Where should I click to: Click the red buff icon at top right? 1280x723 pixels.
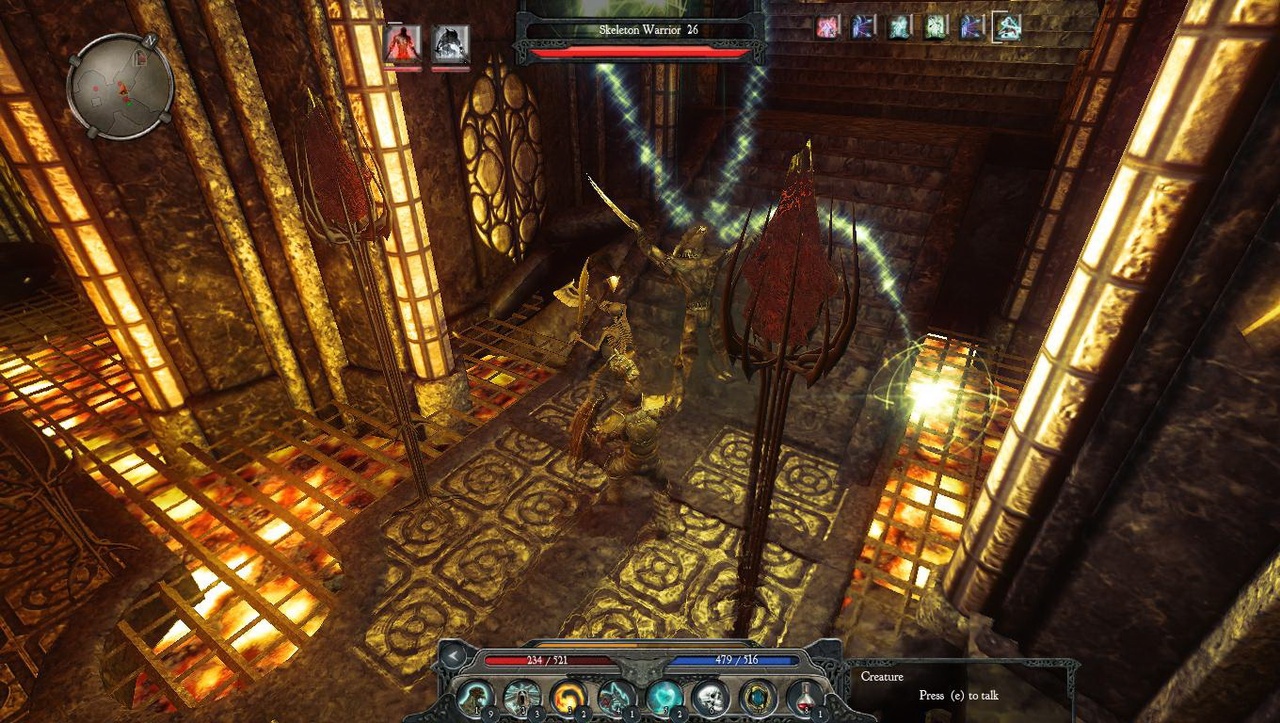pos(826,28)
